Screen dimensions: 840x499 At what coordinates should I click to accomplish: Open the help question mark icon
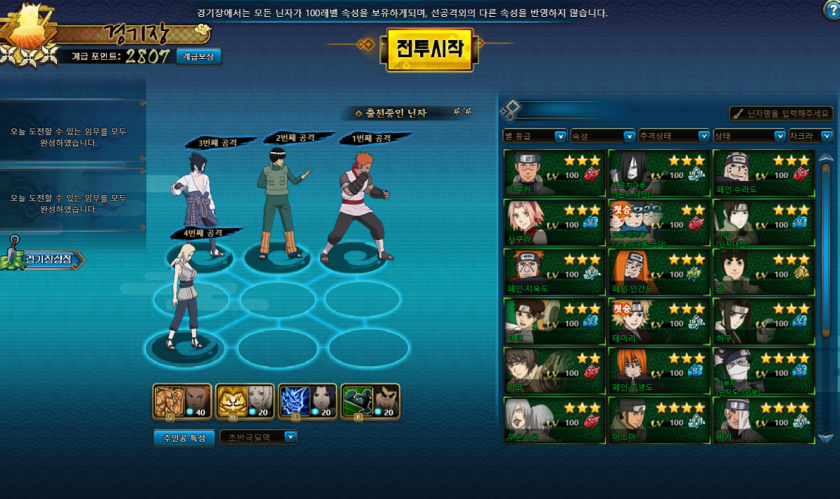(830, 10)
